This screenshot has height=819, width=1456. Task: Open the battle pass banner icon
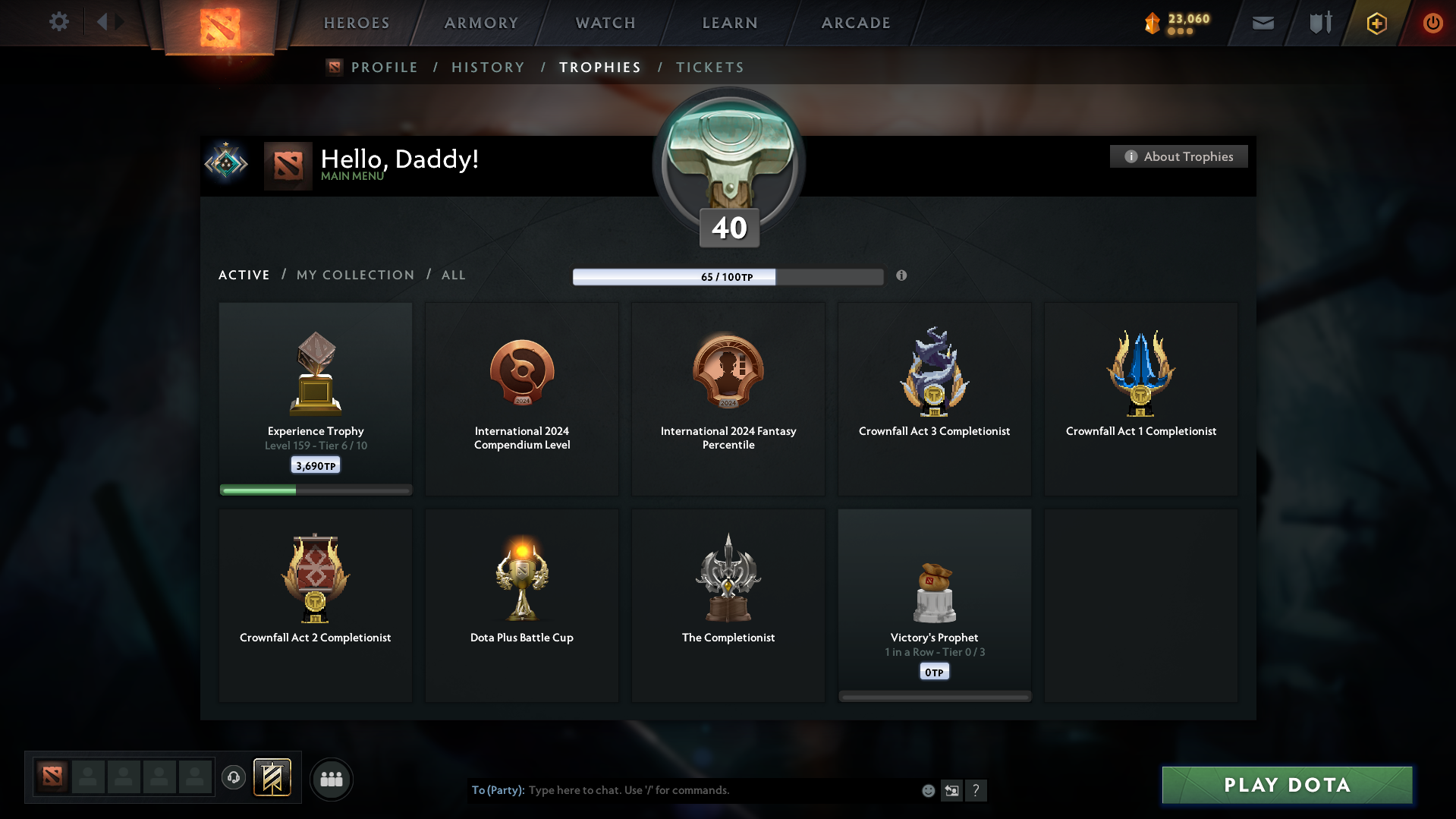(x=273, y=778)
